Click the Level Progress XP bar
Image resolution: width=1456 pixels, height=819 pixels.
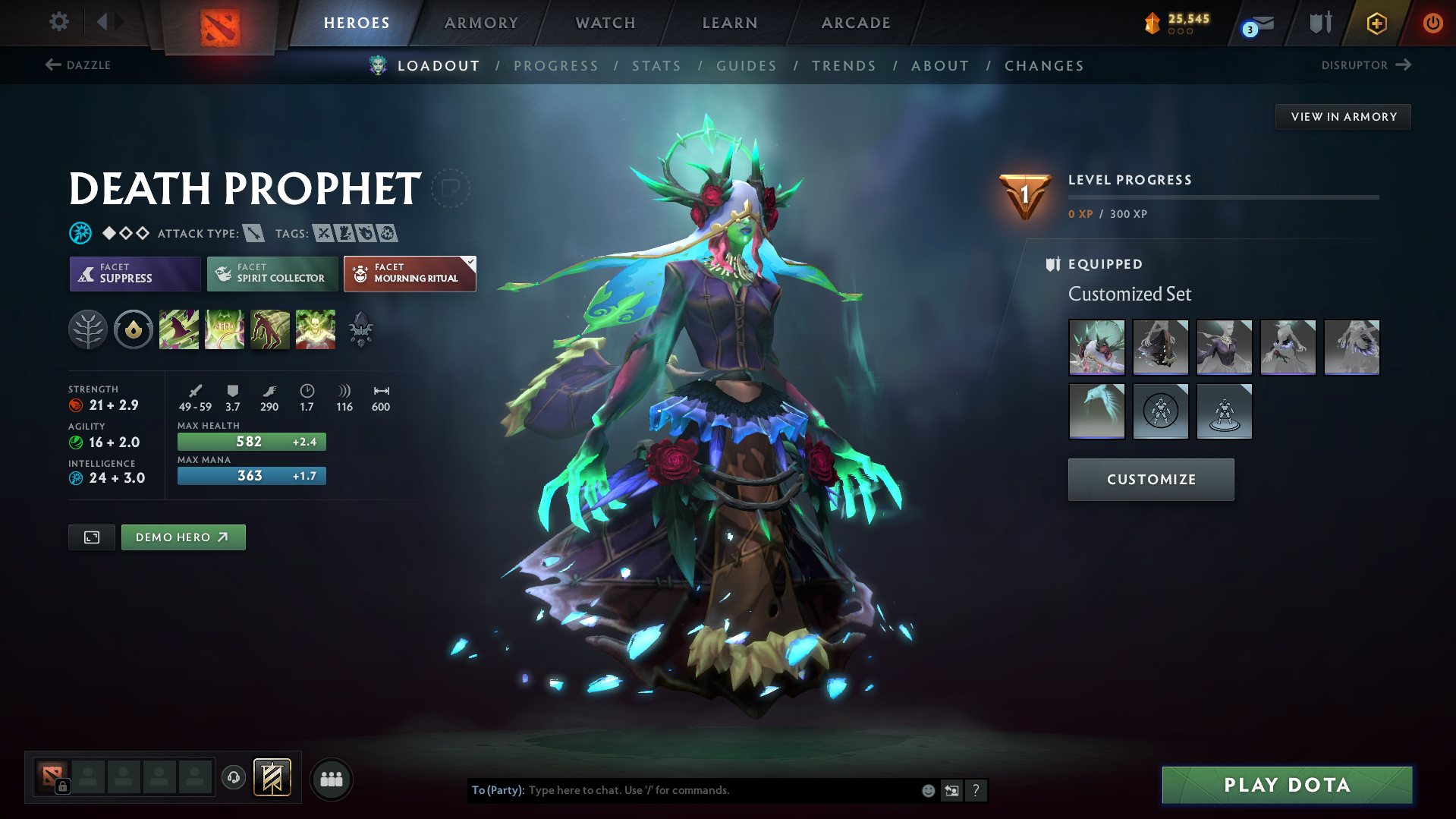click(1222, 197)
